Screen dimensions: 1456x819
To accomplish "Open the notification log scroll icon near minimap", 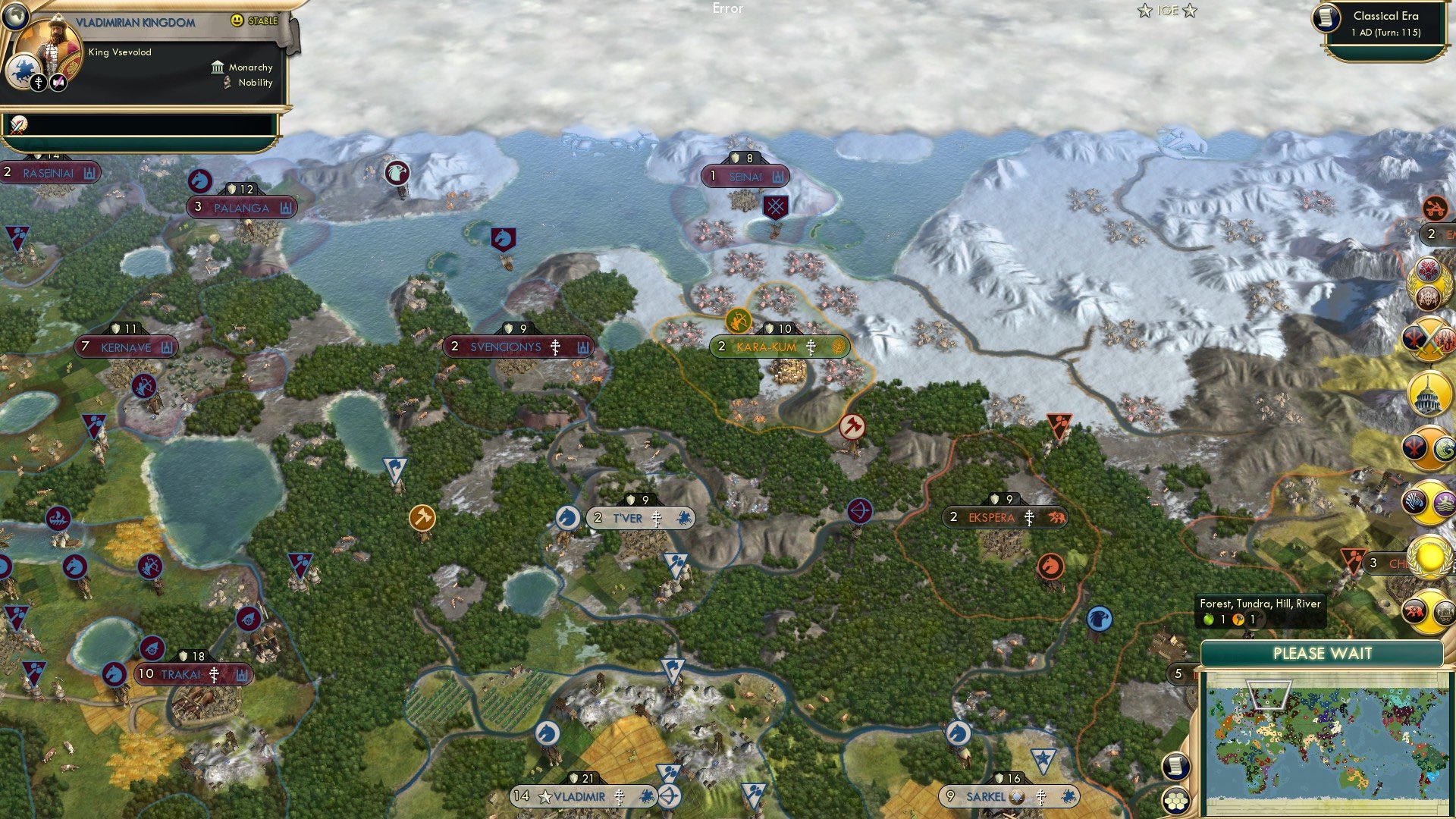I will point(1175,767).
